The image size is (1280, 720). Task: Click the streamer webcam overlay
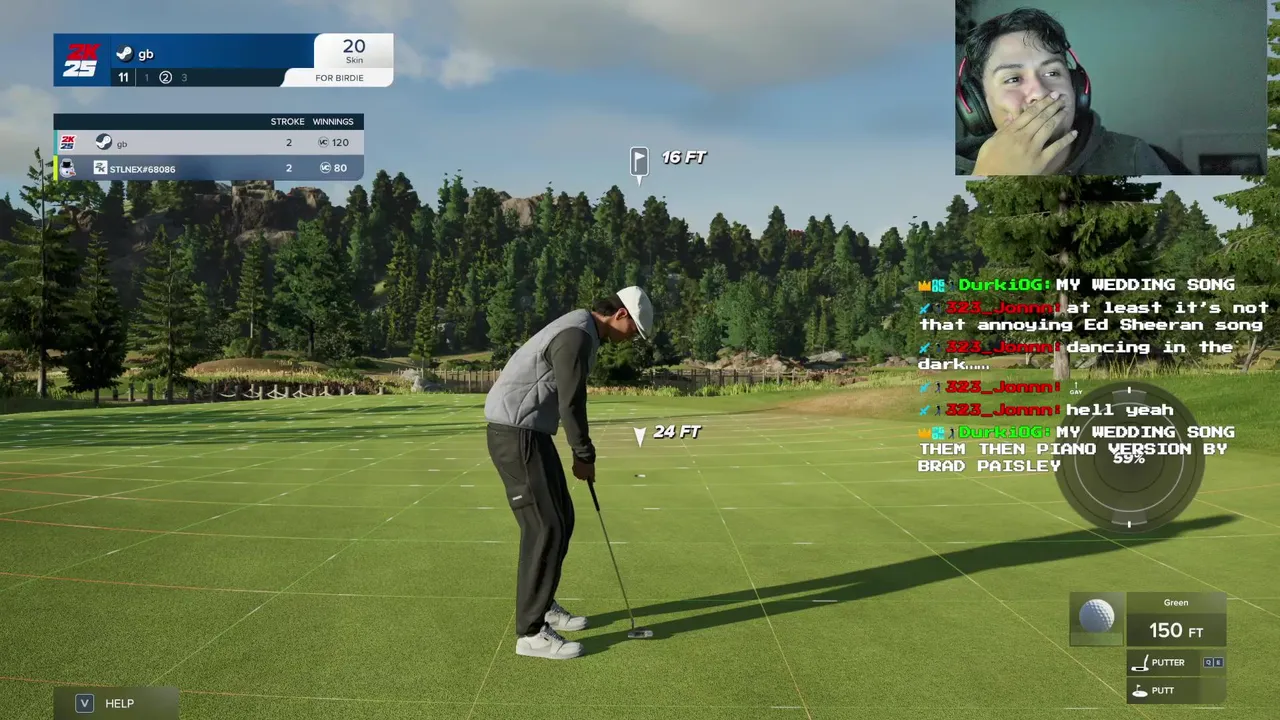coord(1110,88)
